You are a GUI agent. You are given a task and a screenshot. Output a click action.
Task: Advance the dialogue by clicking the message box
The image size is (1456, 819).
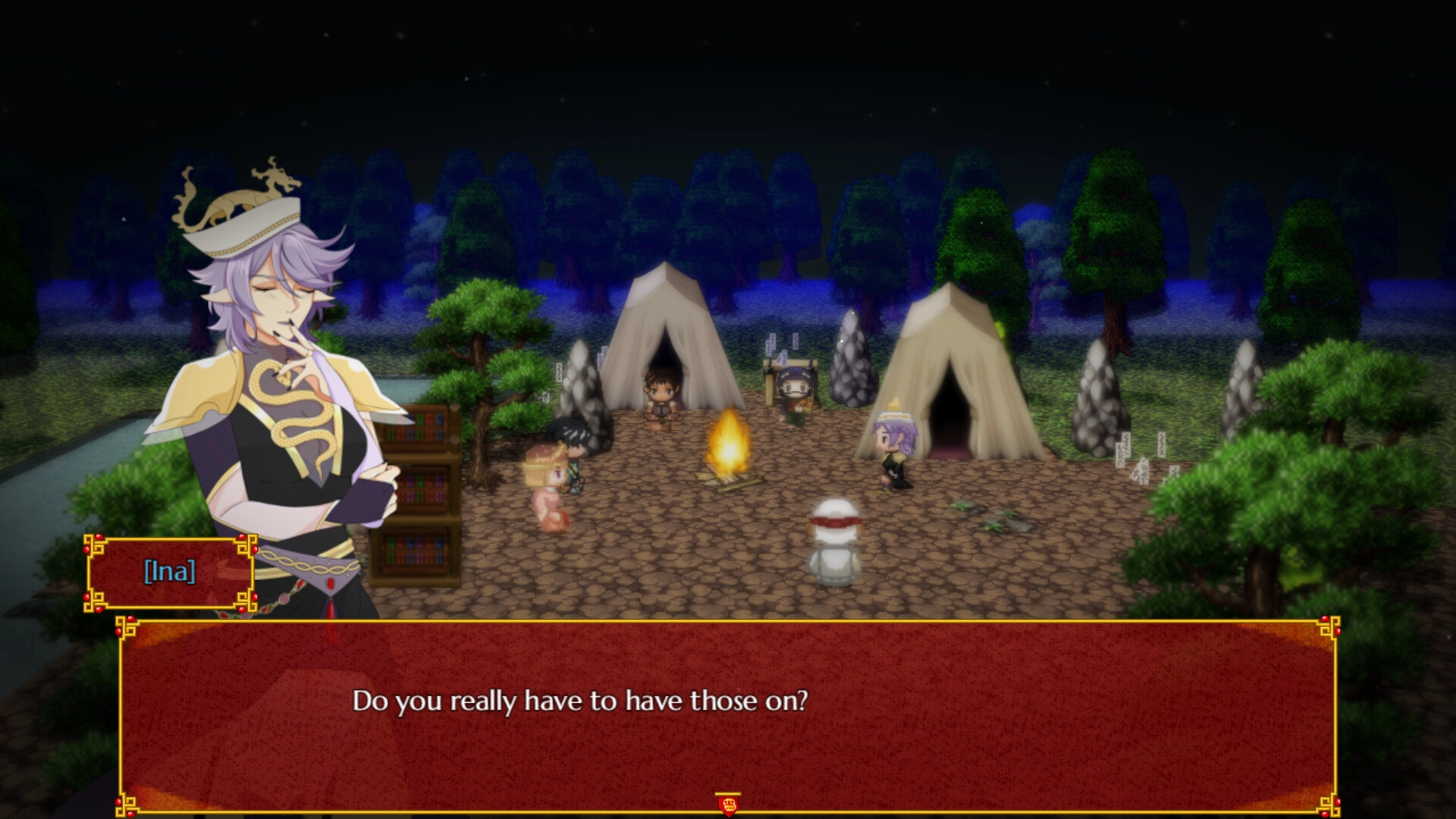pyautogui.click(x=728, y=713)
